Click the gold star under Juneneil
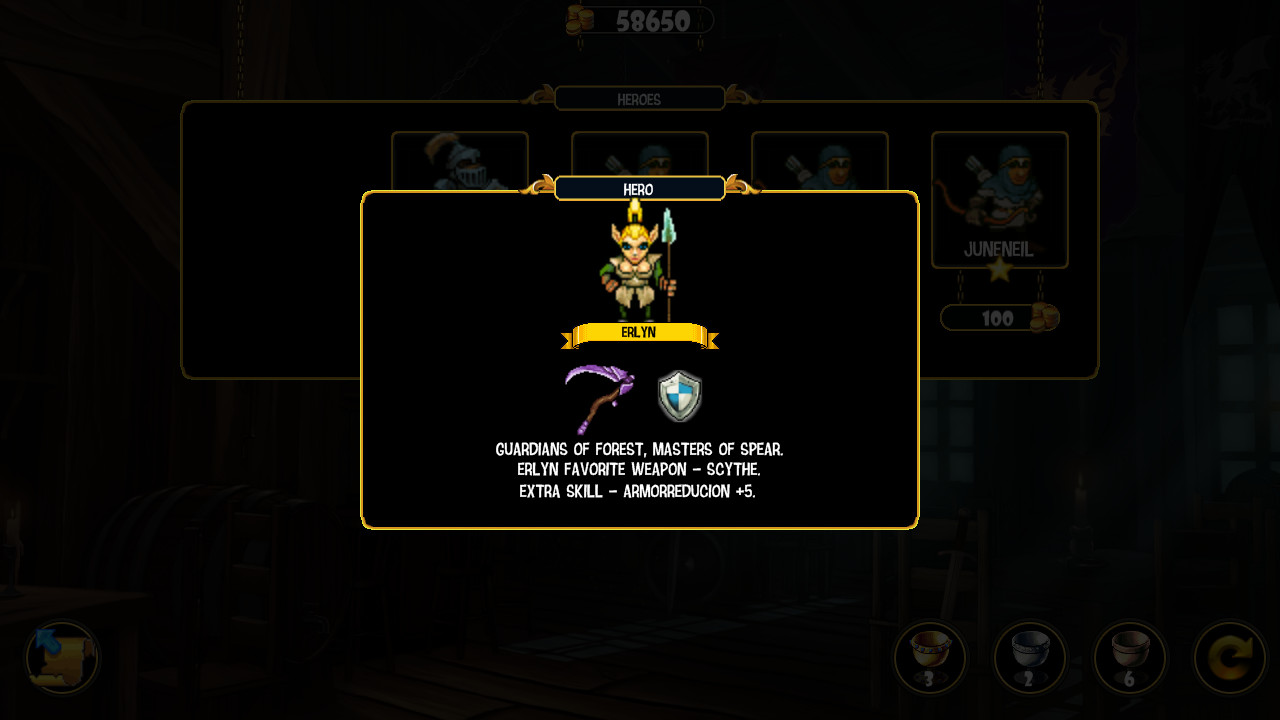1280x720 pixels. click(x=999, y=271)
